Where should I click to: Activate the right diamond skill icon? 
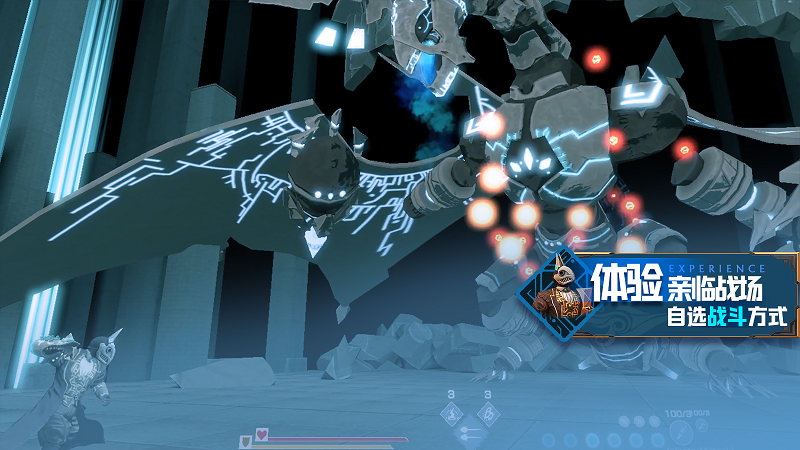[x=488, y=412]
